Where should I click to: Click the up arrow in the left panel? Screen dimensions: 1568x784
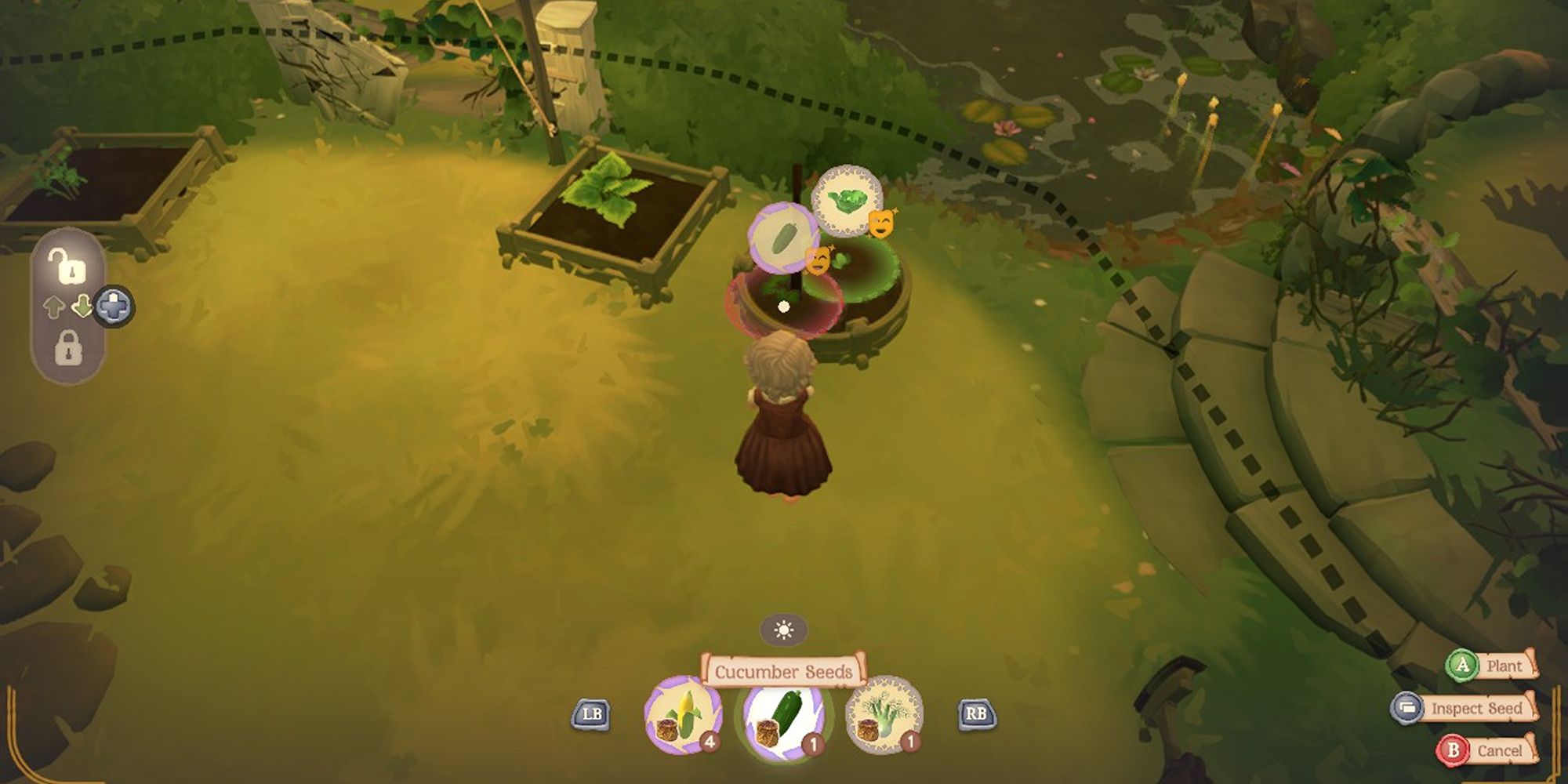54,306
